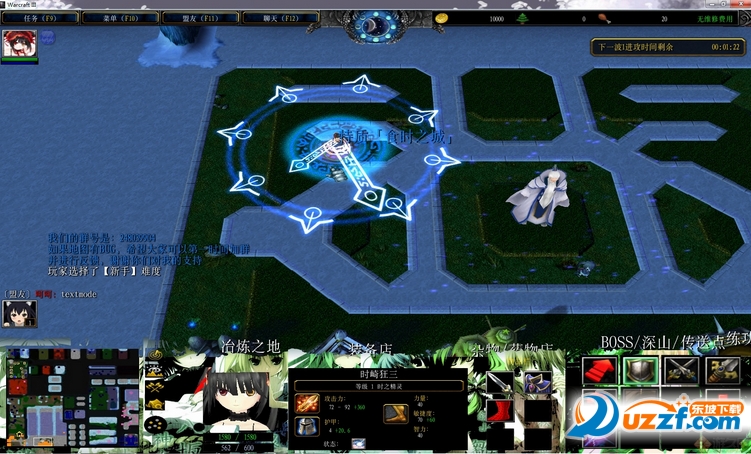751x454 pixels.
Task: Select the sword item in the inventory
Action: pos(498,382)
